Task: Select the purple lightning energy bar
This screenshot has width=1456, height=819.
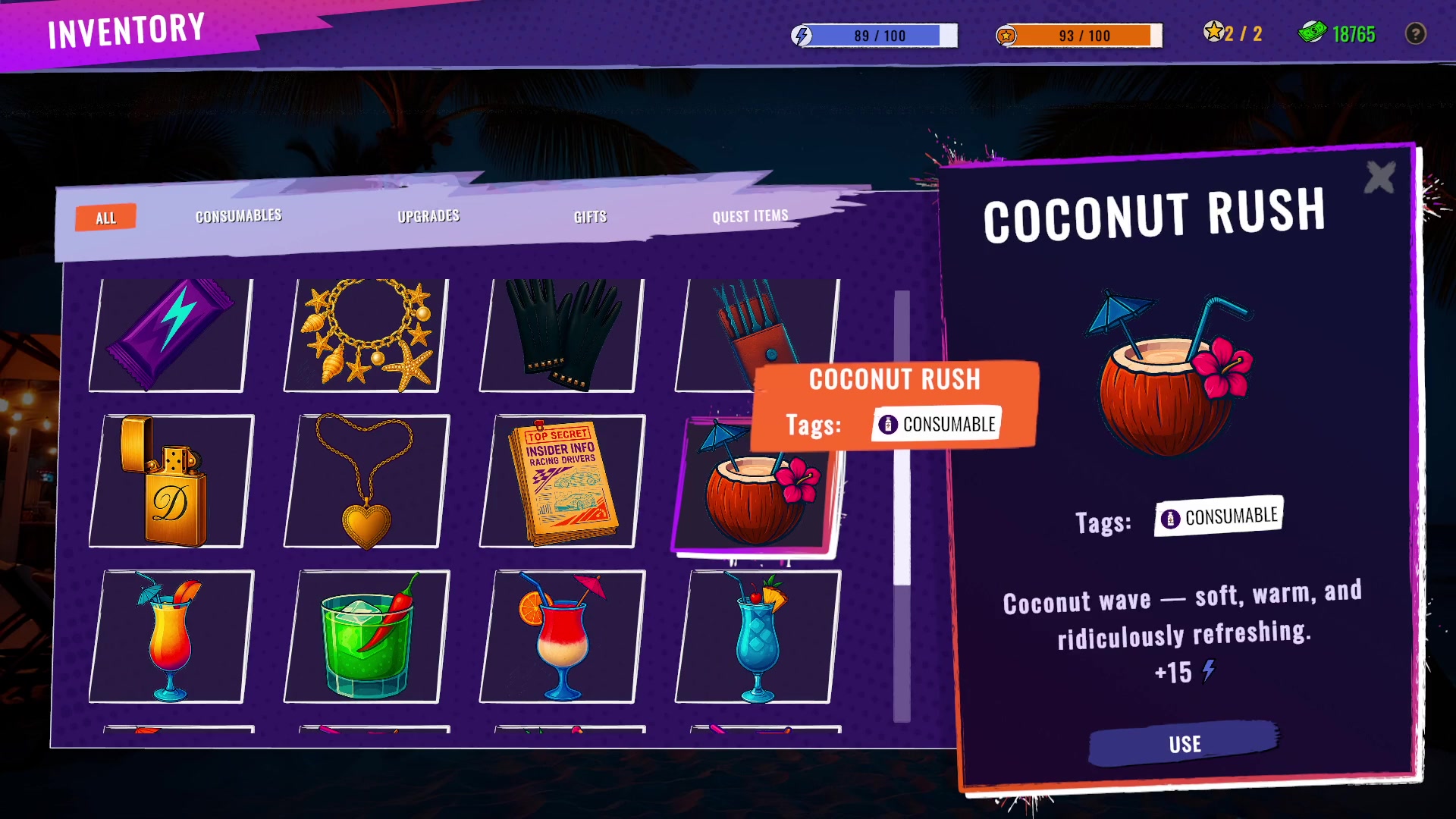Action: [170, 334]
